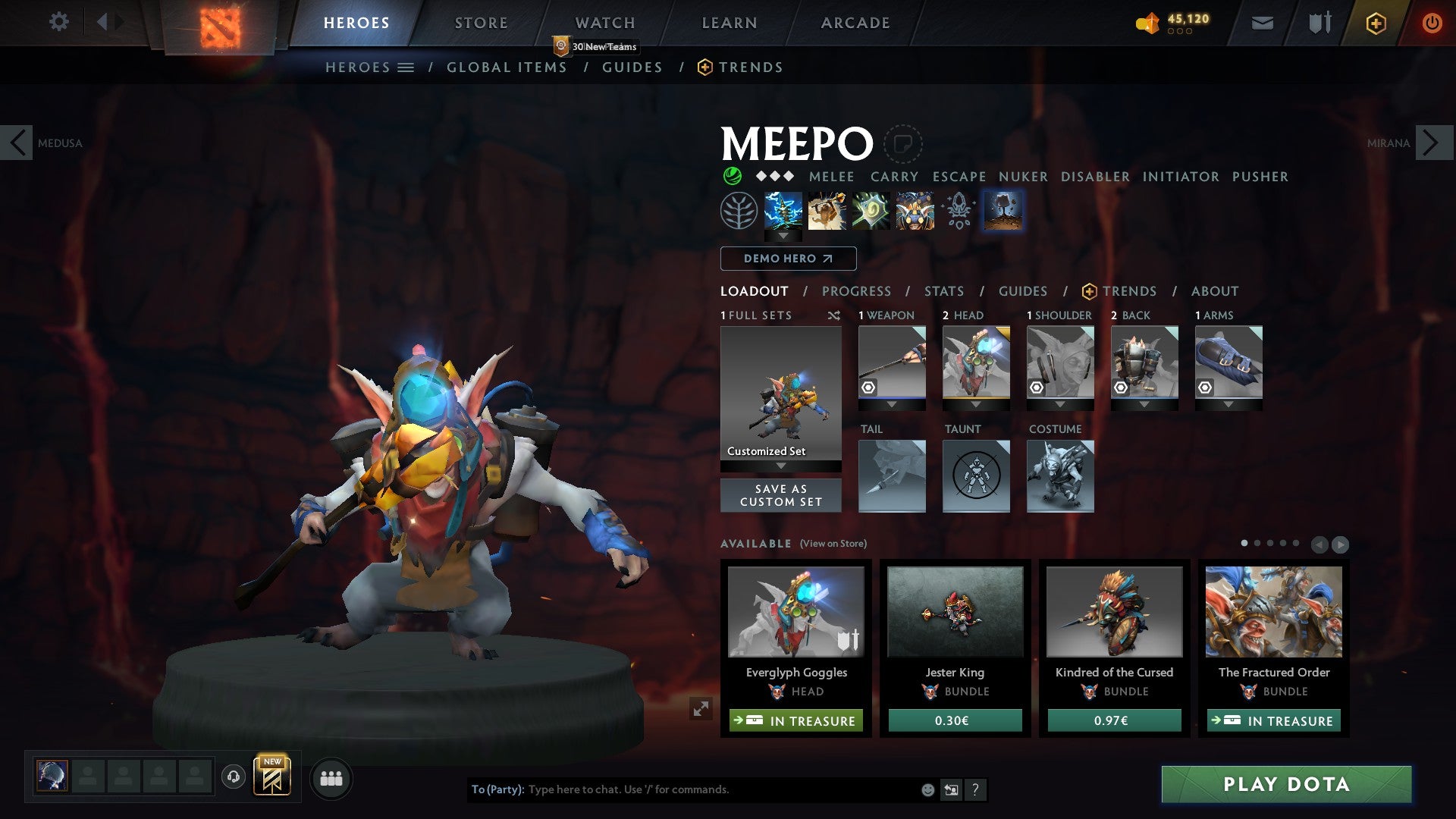Click the mail envelope icon in top bar
The image size is (1456, 819).
click(x=1262, y=24)
